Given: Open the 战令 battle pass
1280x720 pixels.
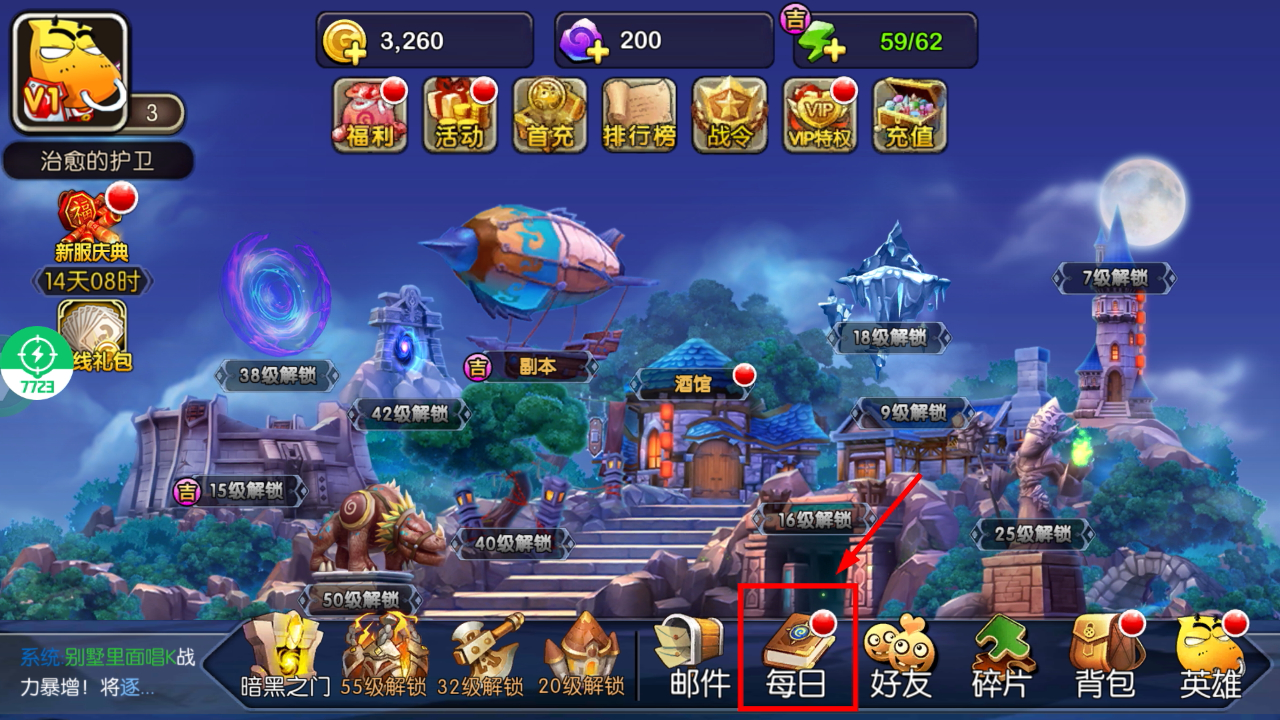Looking at the screenshot, I should 730,115.
